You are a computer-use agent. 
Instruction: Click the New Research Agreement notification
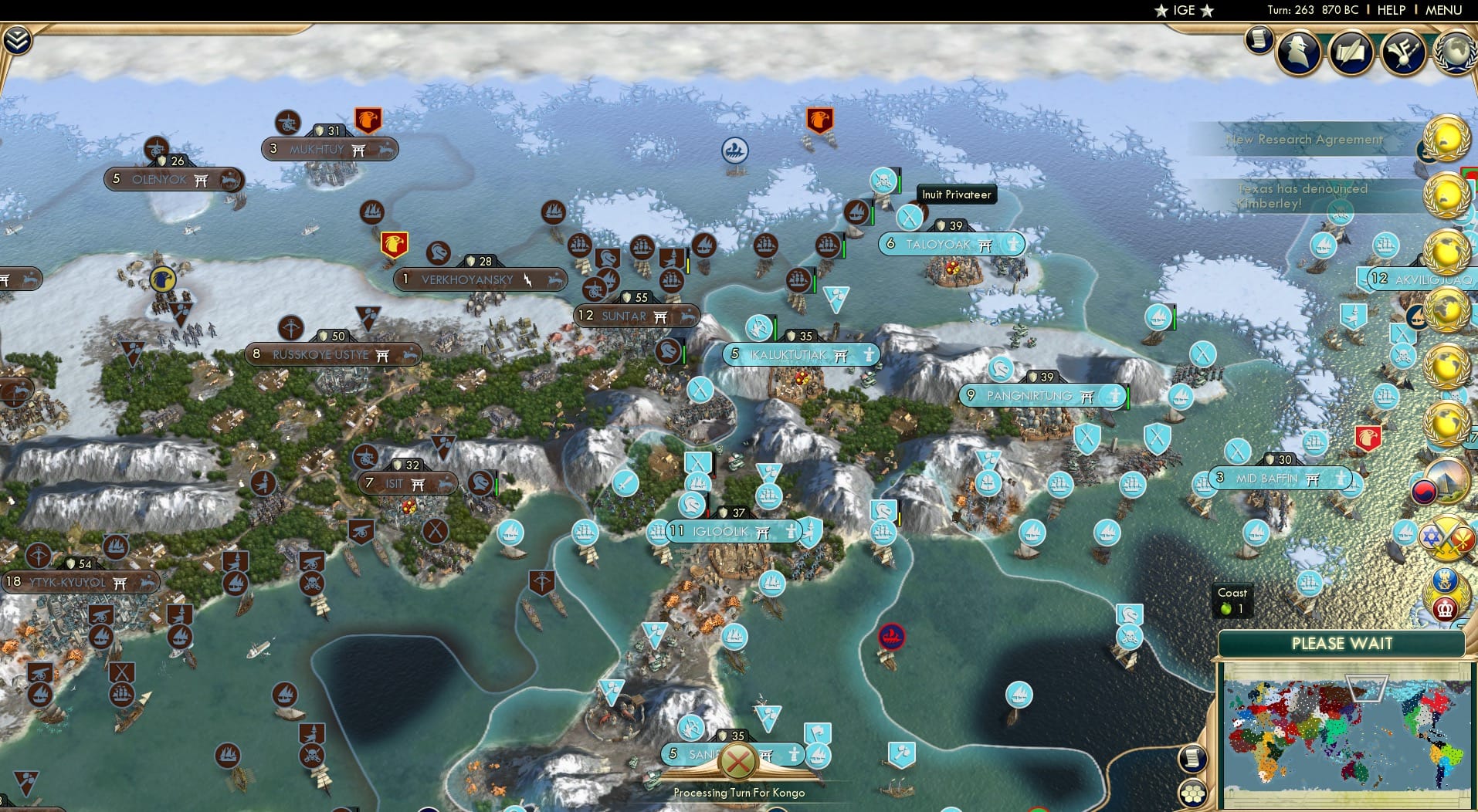[x=1304, y=140]
